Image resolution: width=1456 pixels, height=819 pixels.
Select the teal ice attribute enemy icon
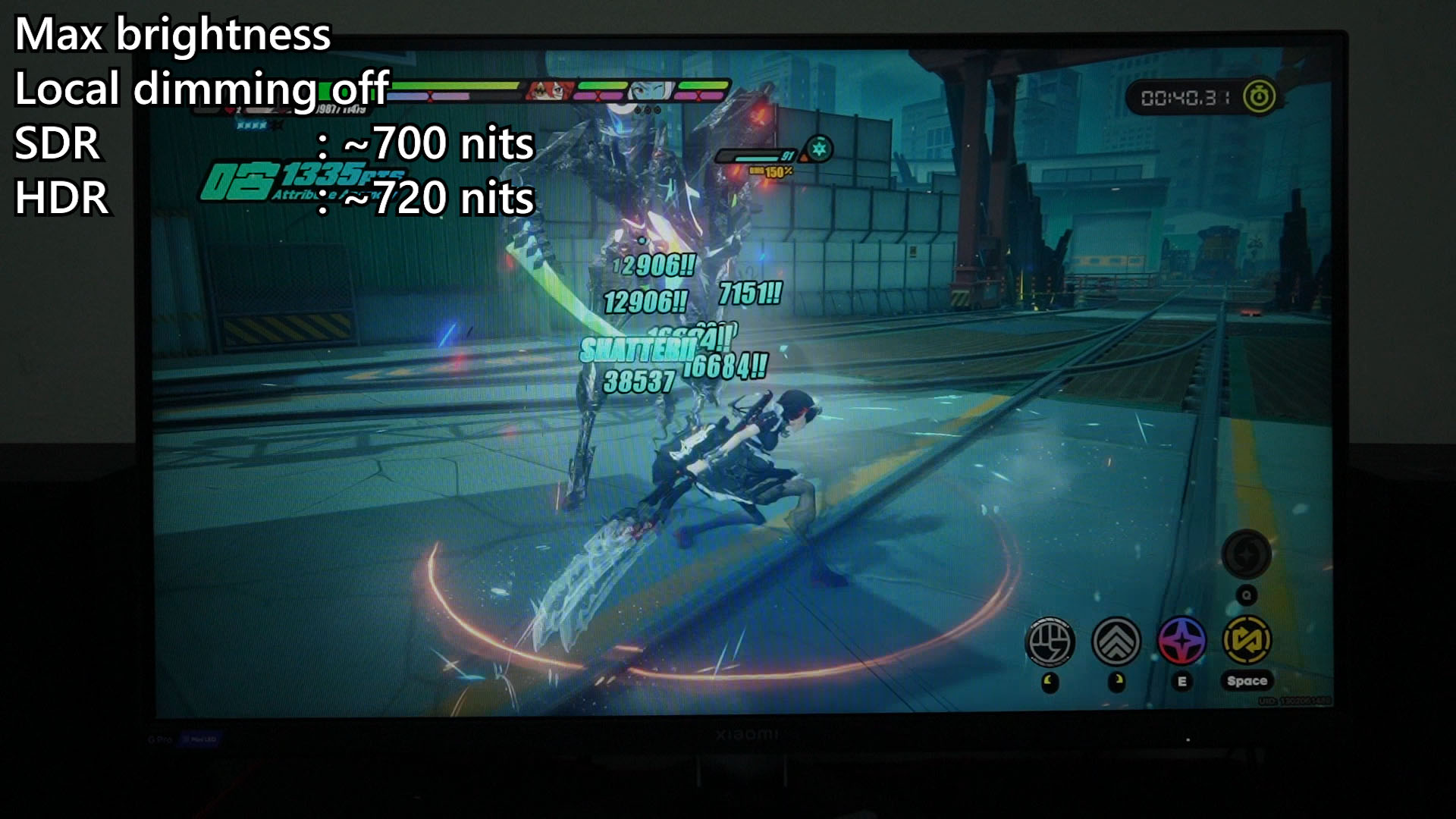[818, 149]
